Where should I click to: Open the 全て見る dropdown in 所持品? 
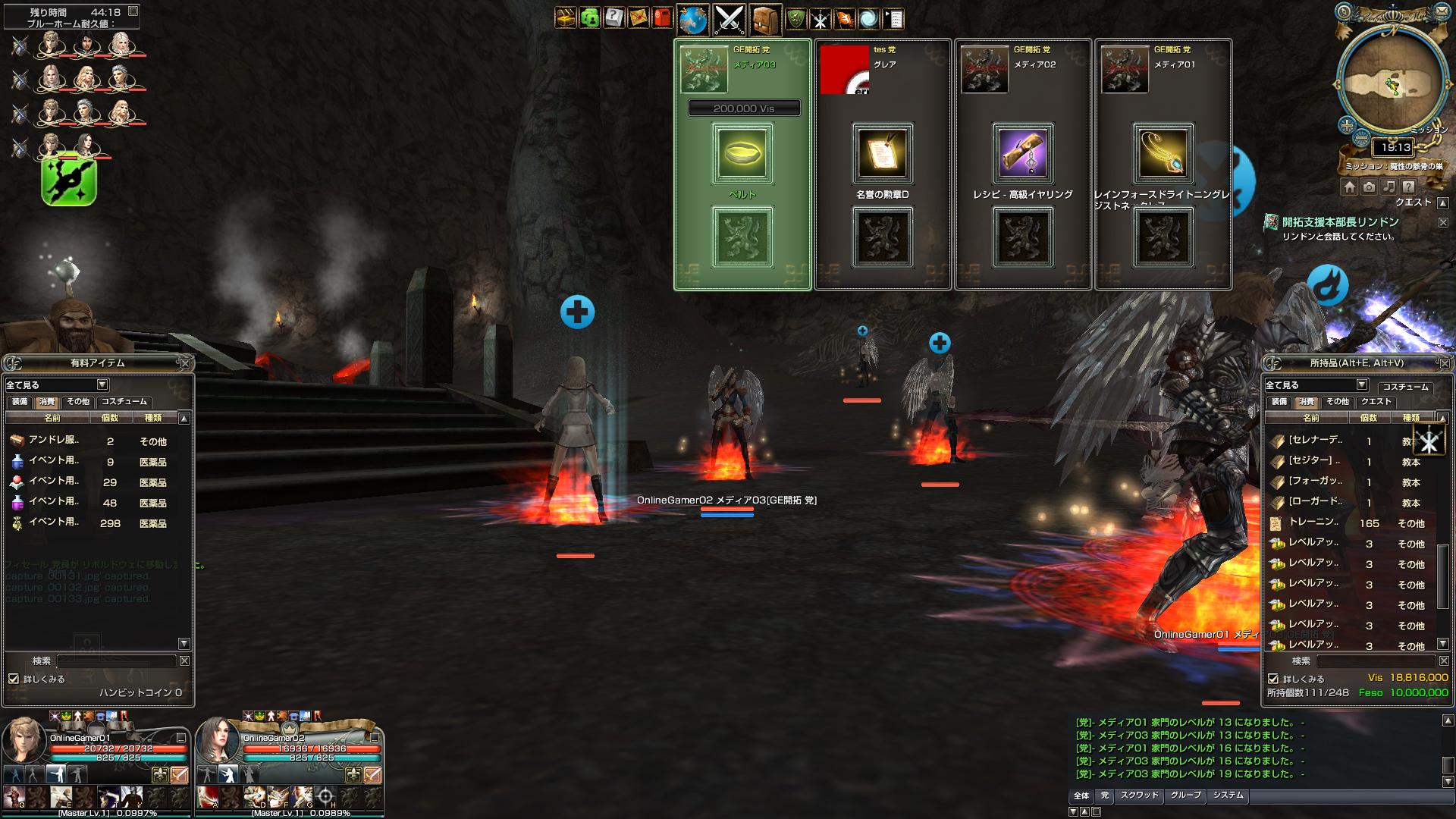coord(1361,385)
